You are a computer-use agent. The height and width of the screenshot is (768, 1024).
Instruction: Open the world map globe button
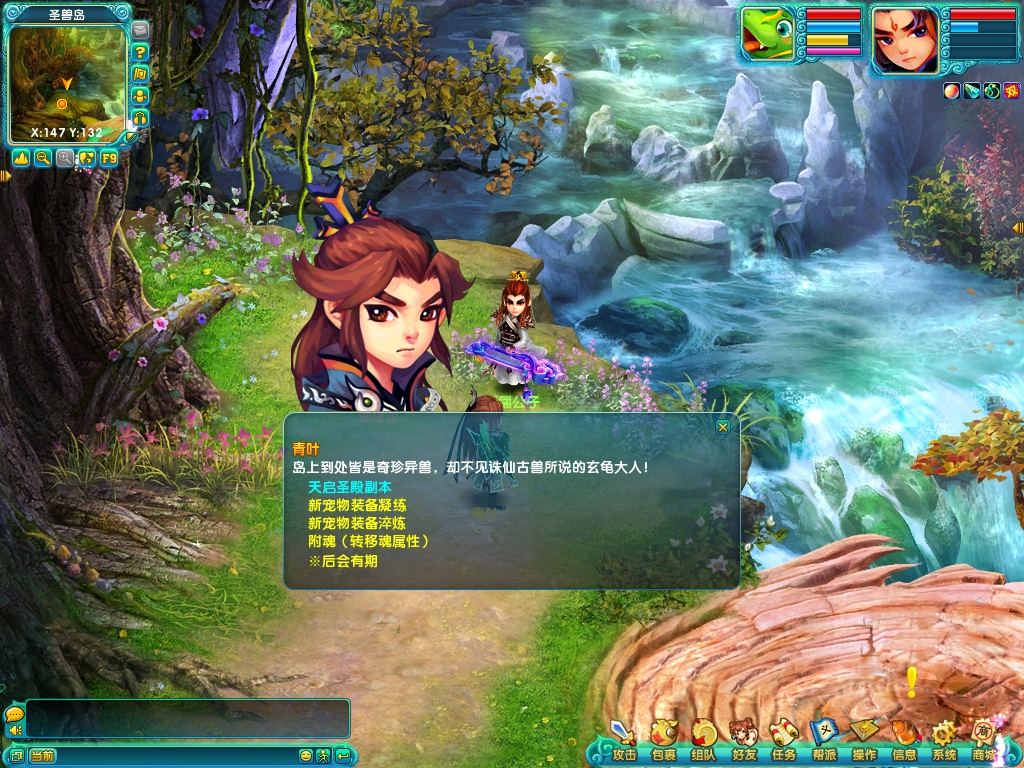[87, 158]
